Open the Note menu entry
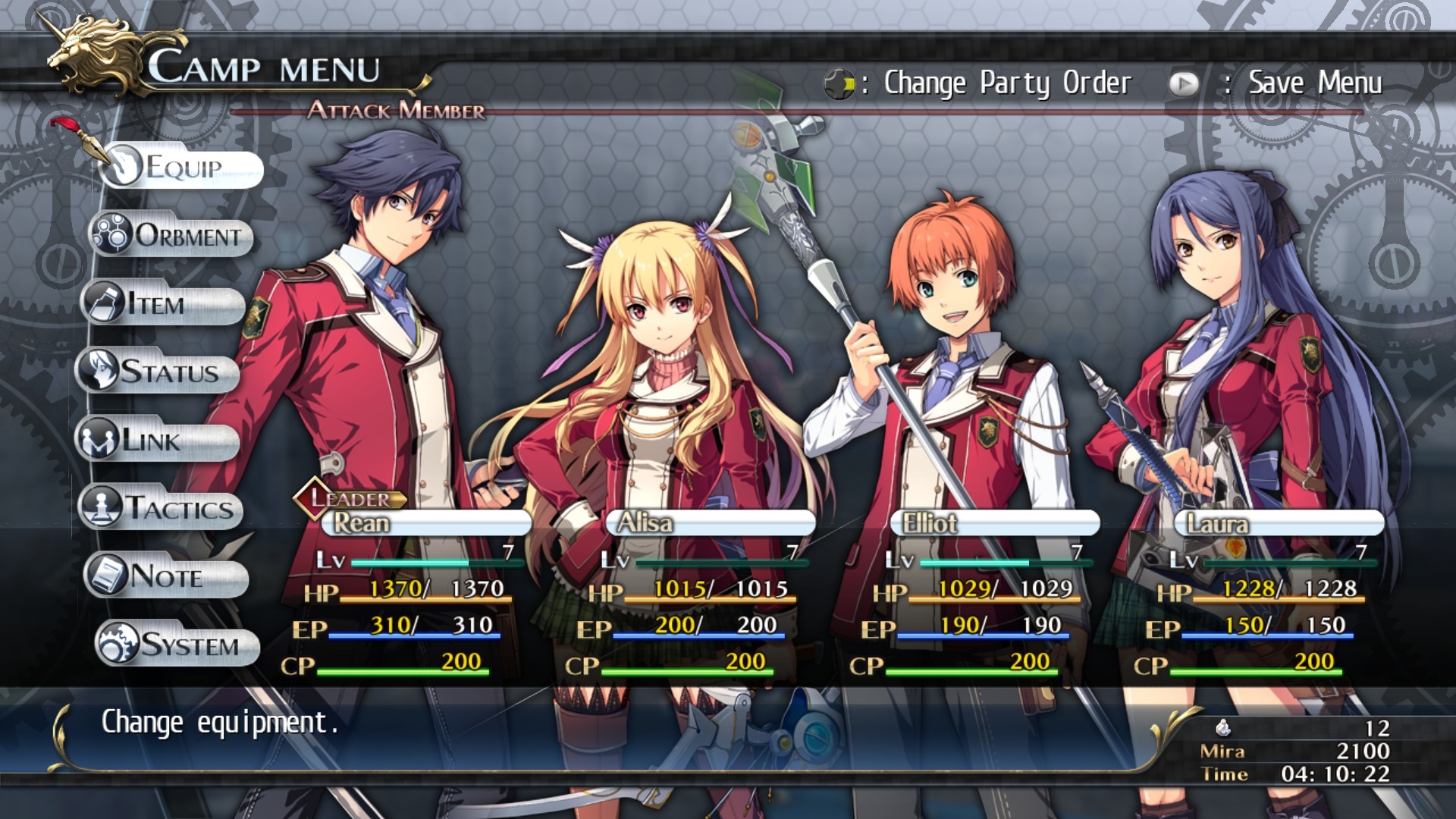This screenshot has width=1456, height=819. (167, 576)
